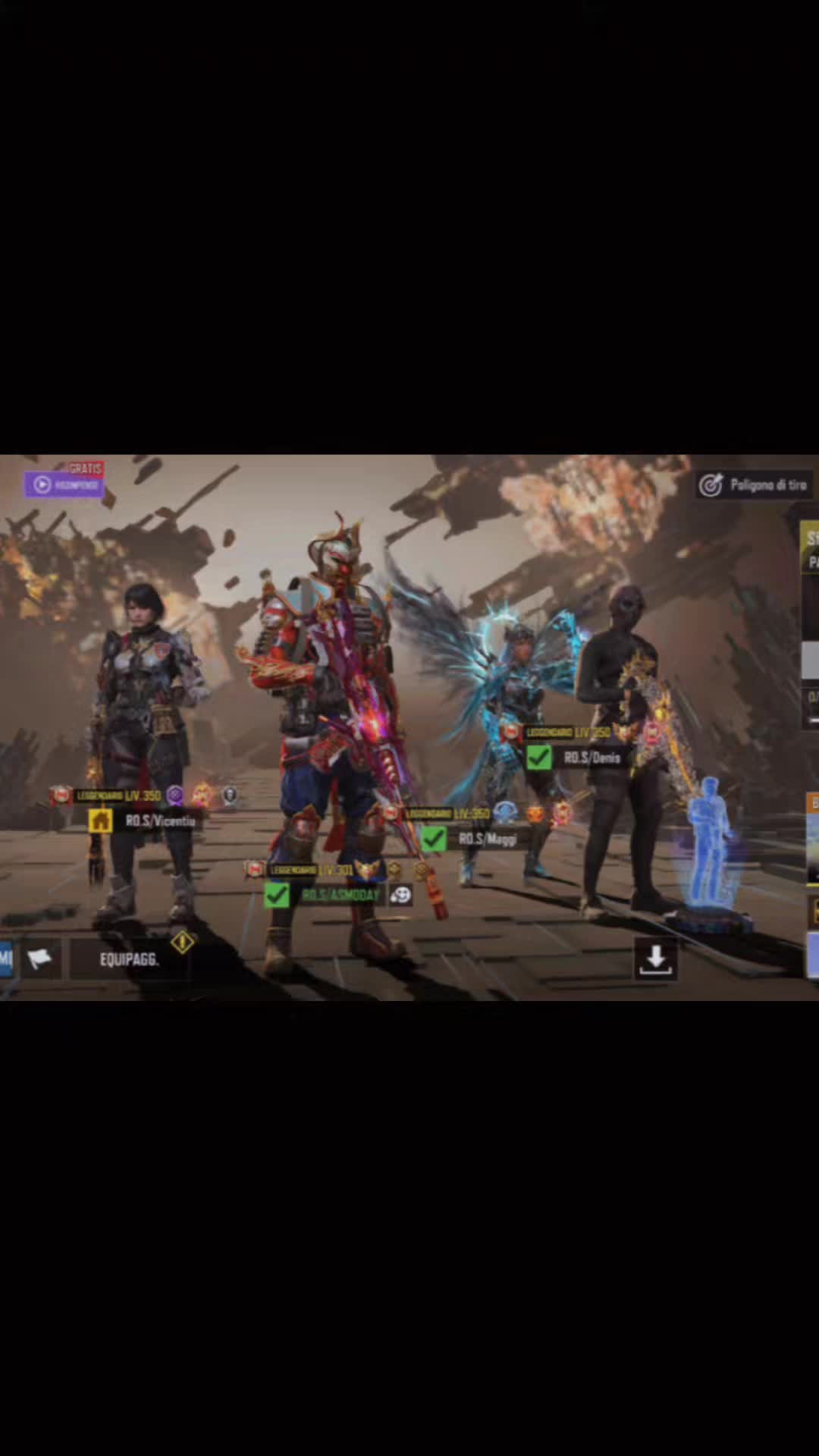Select teammate RO.S/Vicentiu name tag

coord(160,821)
